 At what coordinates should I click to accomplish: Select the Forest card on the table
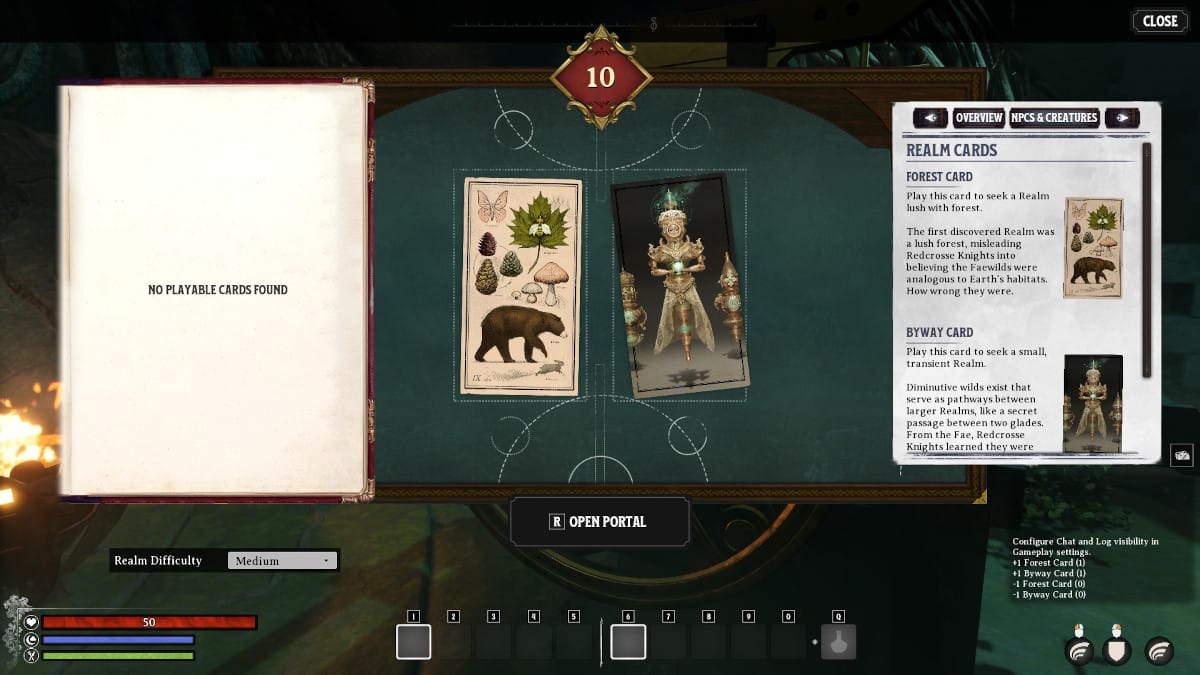pyautogui.click(x=521, y=287)
